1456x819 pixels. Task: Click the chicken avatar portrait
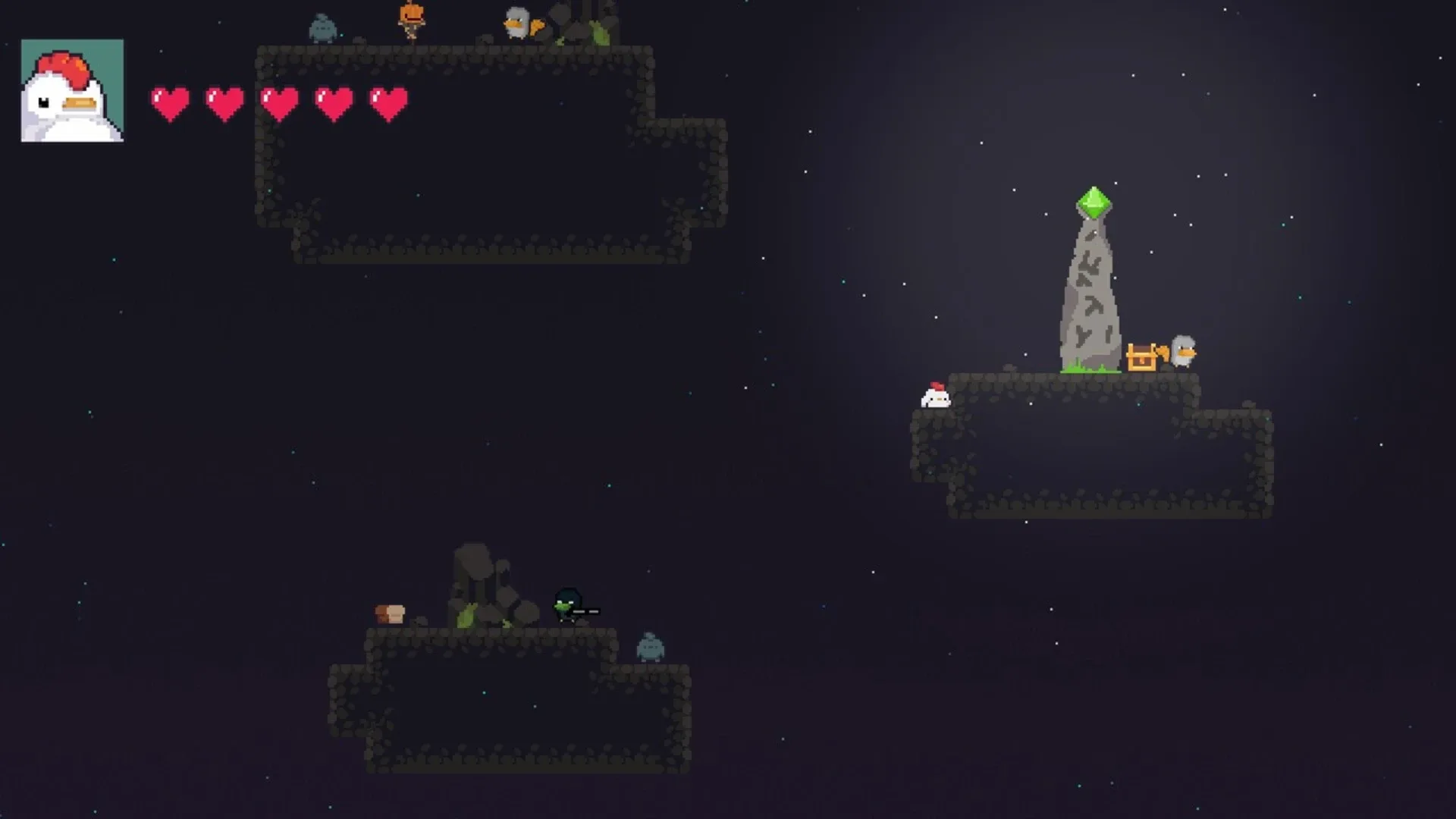pyautogui.click(x=72, y=91)
